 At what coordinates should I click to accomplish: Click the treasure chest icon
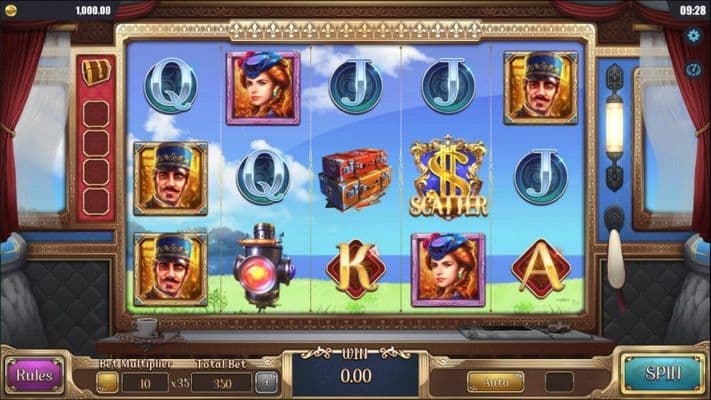click(x=96, y=72)
